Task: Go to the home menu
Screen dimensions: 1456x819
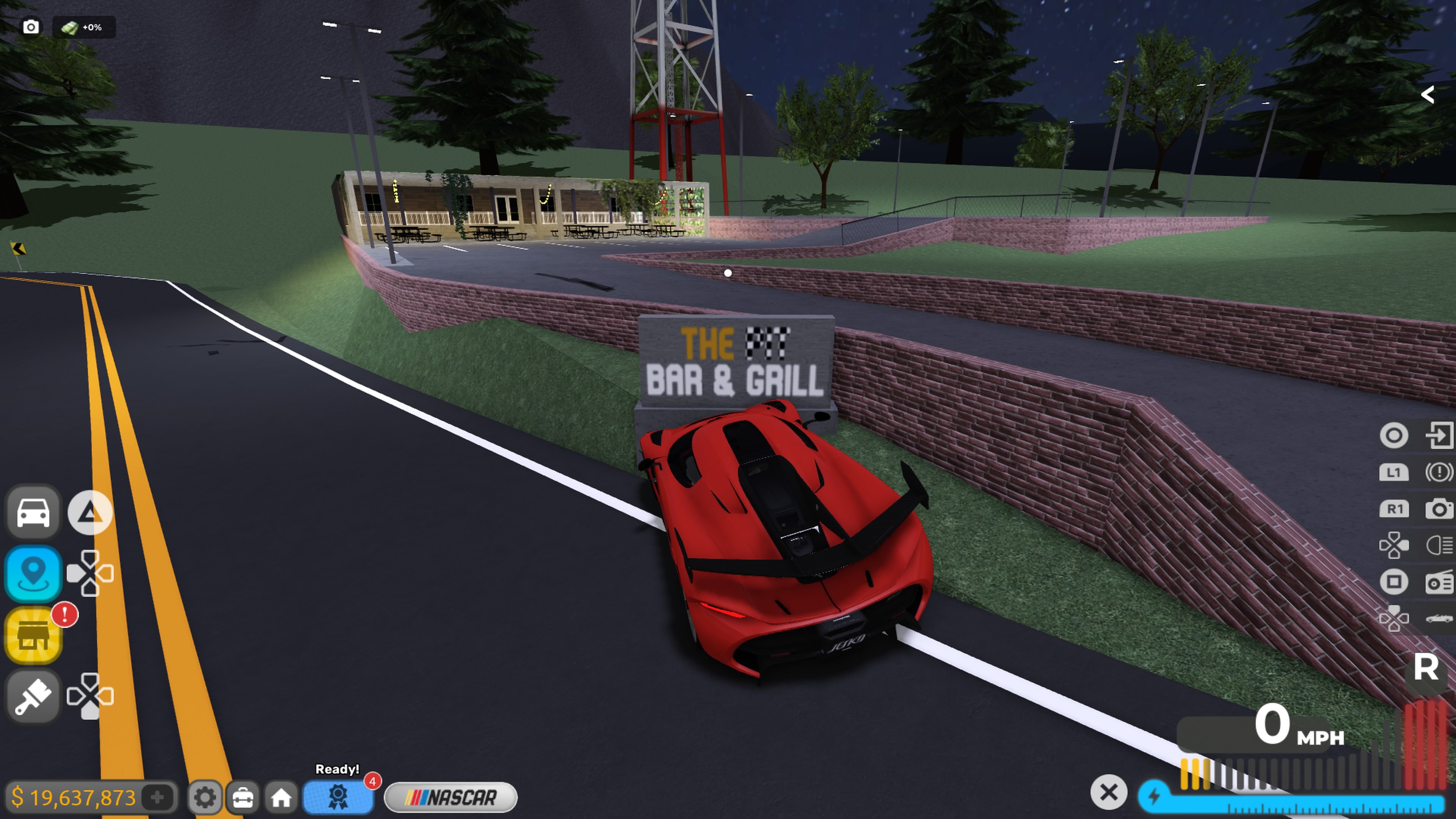Action: [281, 797]
